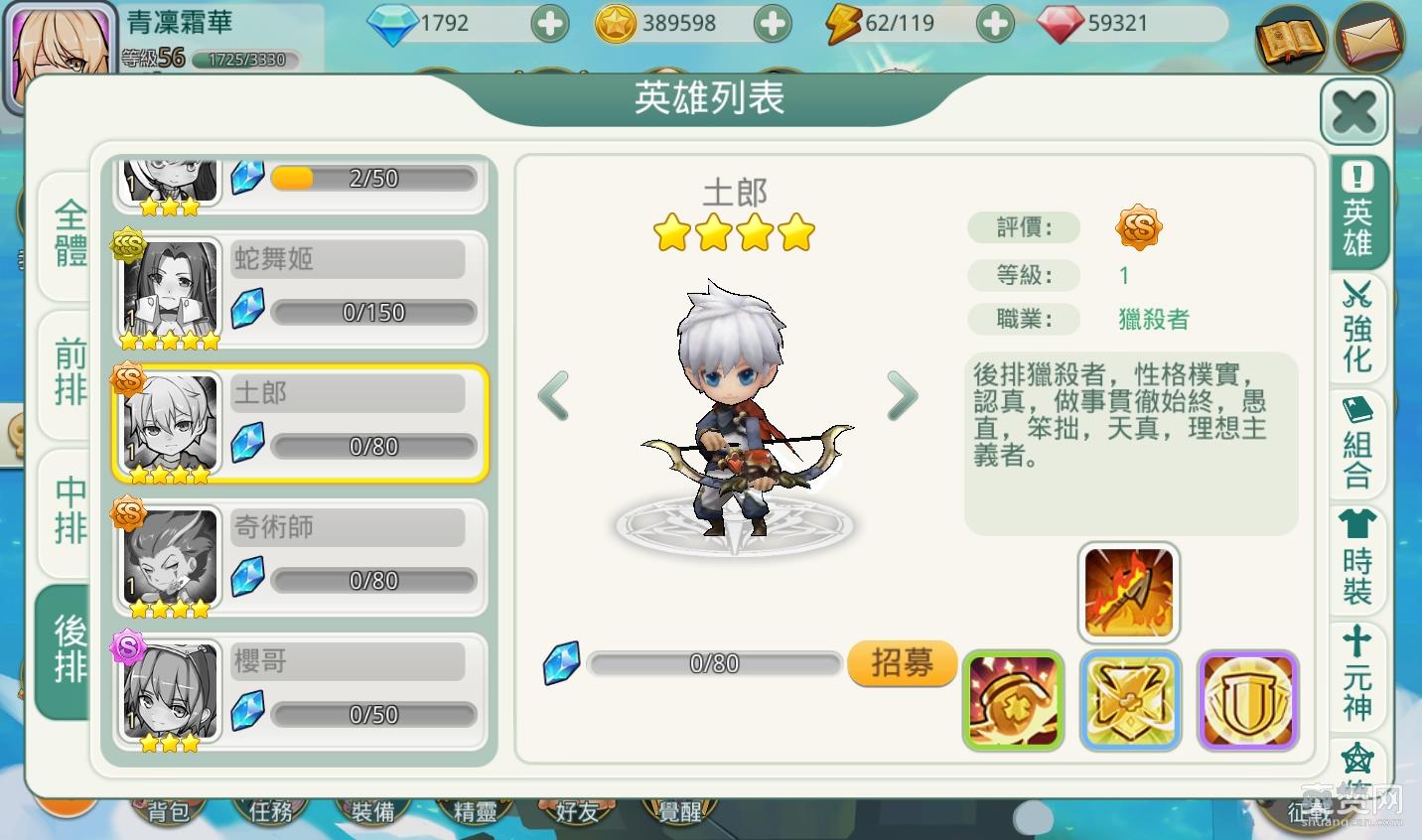Click the fiery axe skill icon
The height and width of the screenshot is (840, 1422).
(x=1129, y=591)
